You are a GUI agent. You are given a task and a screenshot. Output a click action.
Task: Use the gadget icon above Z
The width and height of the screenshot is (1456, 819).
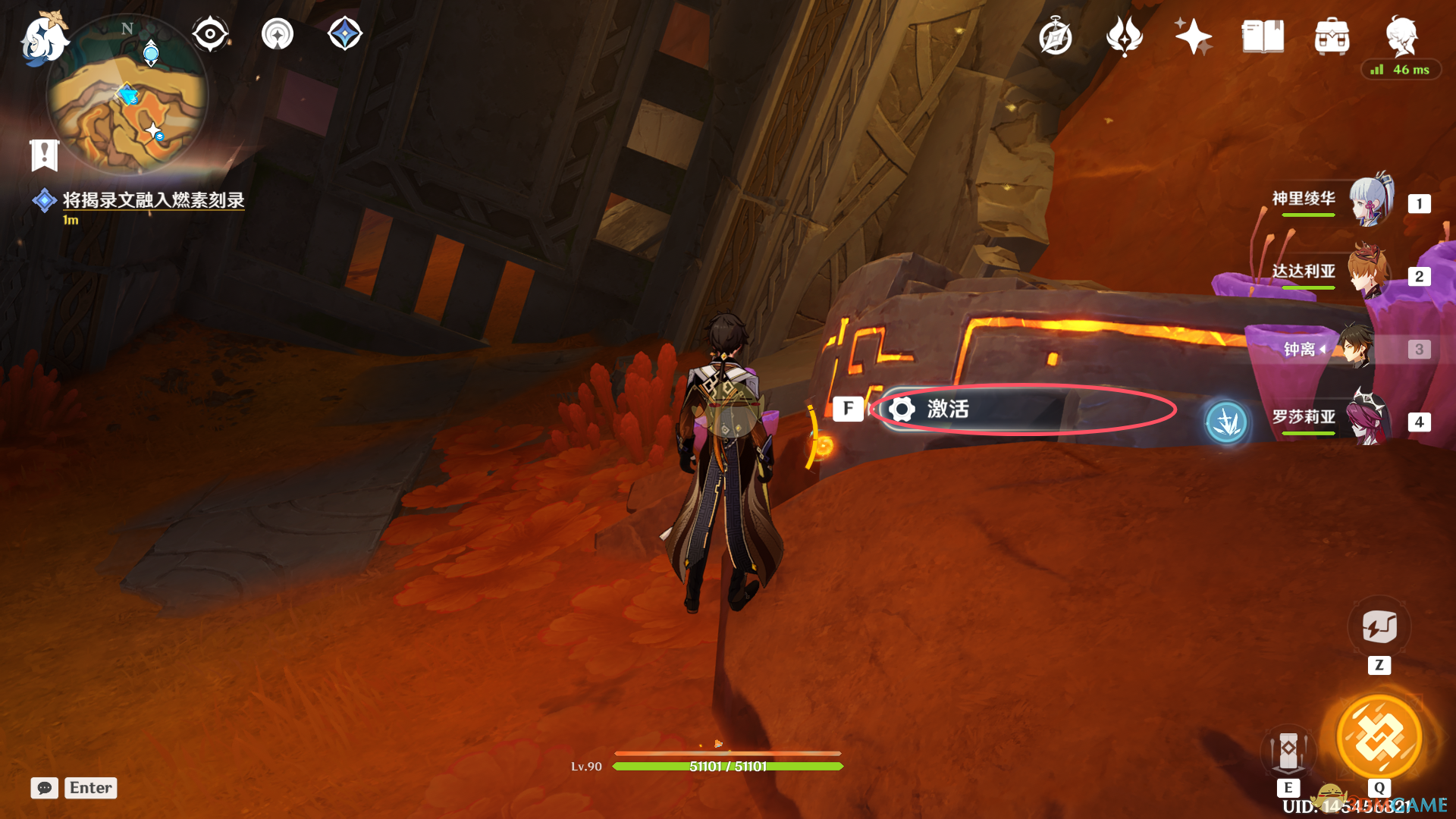1379,627
